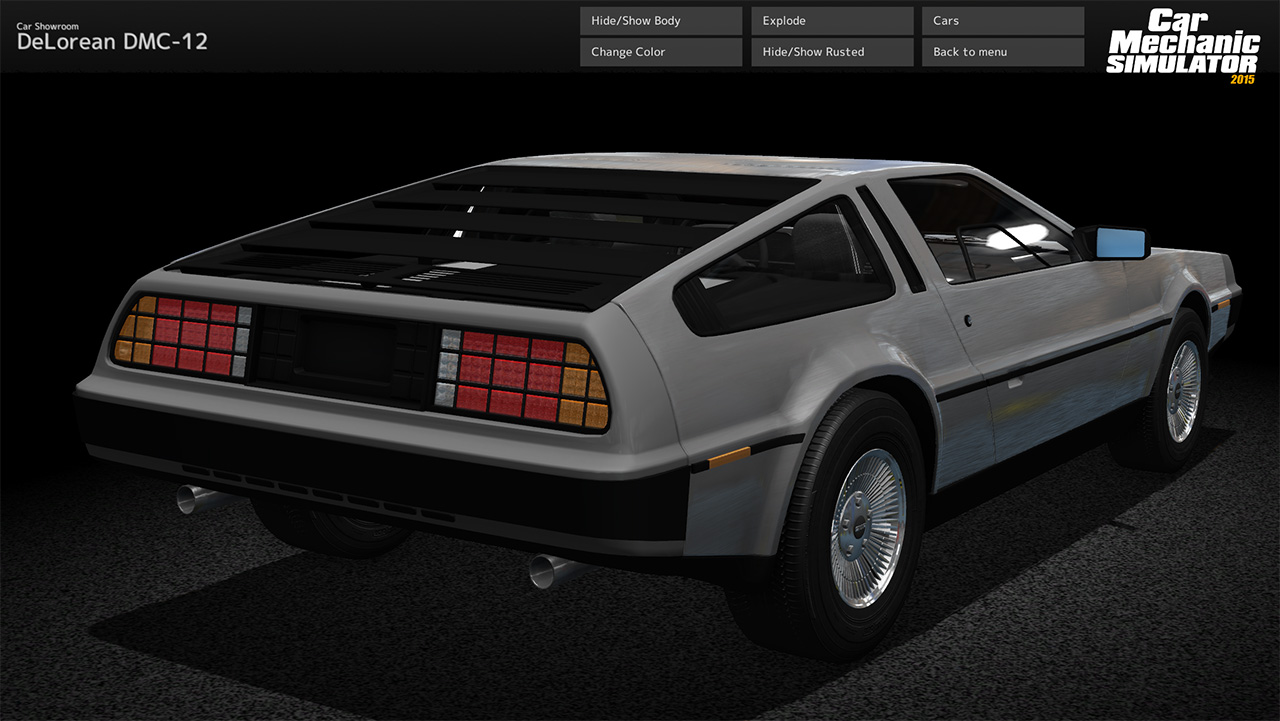Toggle Hide/Show Body
Screen dimensions: 1280x721
(x=660, y=20)
